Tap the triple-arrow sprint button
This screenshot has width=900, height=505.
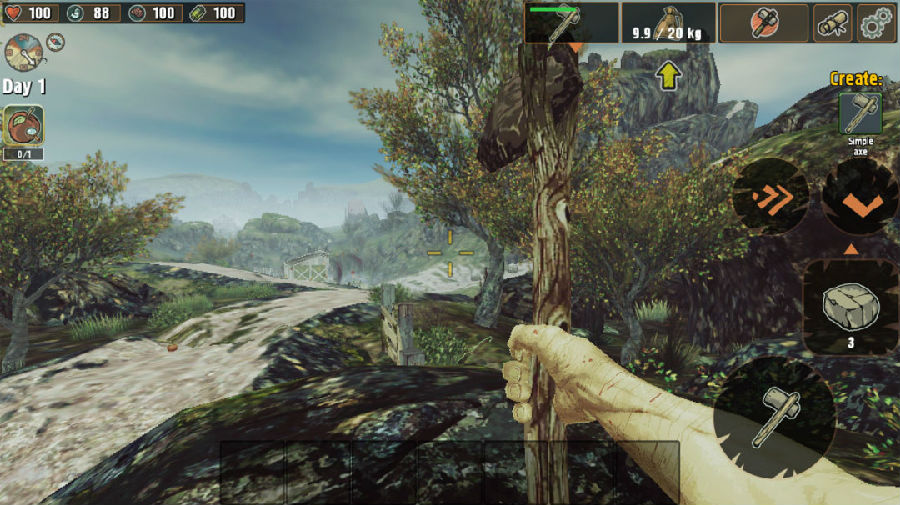tap(770, 197)
